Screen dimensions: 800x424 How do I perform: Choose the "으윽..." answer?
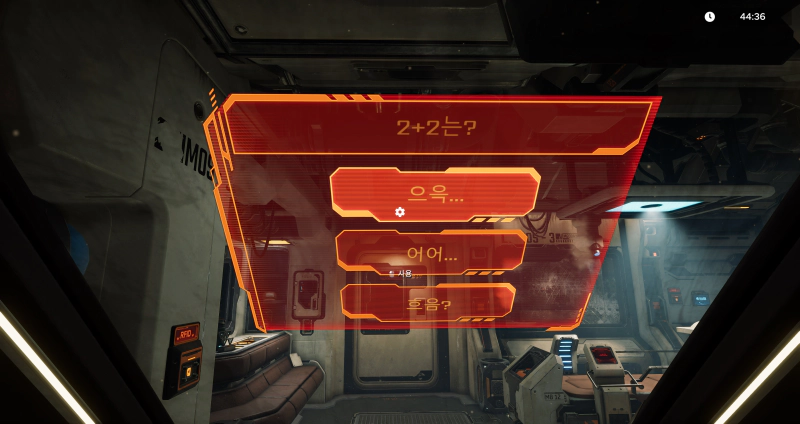point(435,193)
